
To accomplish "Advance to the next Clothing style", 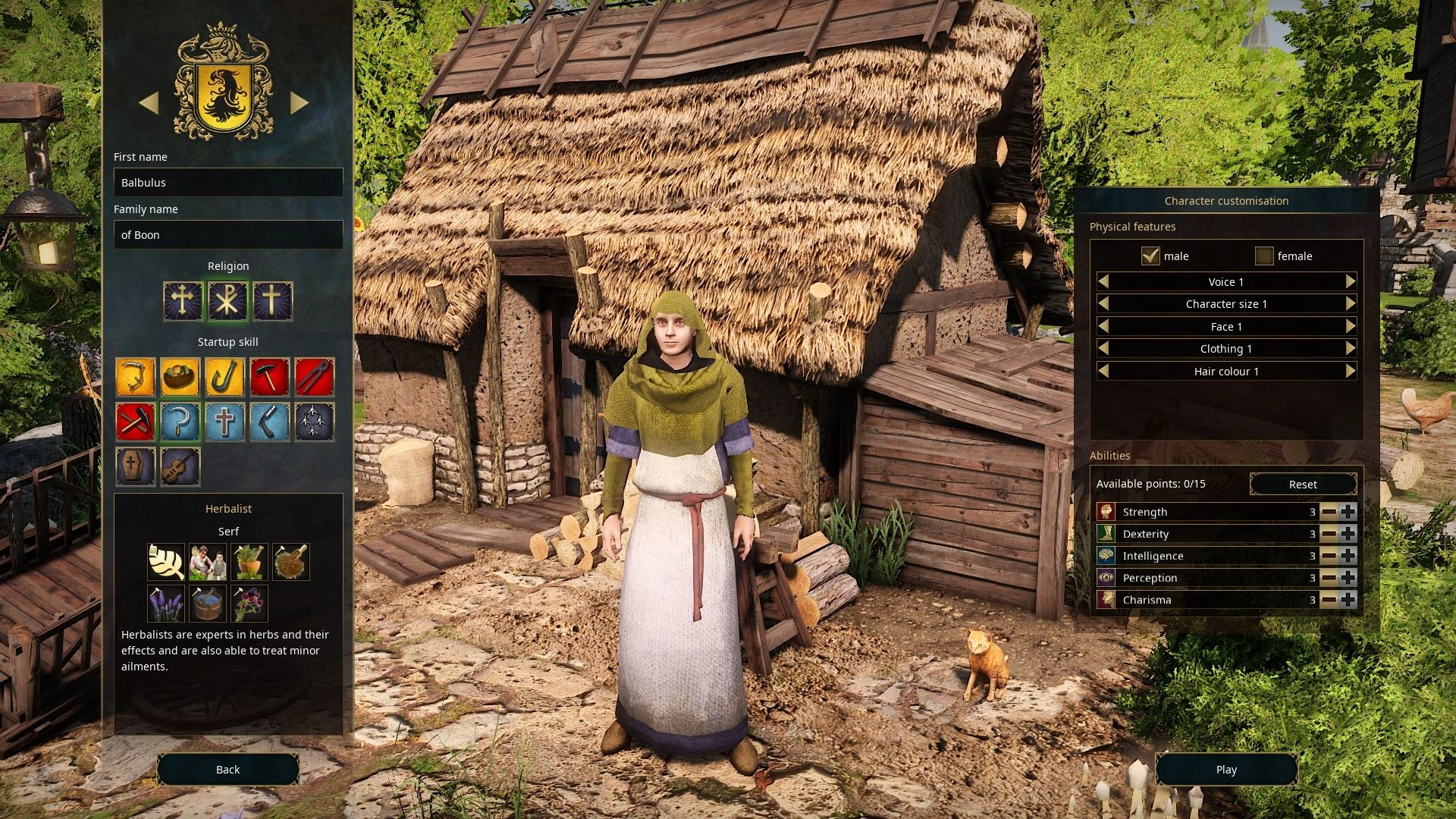I will (x=1350, y=348).
